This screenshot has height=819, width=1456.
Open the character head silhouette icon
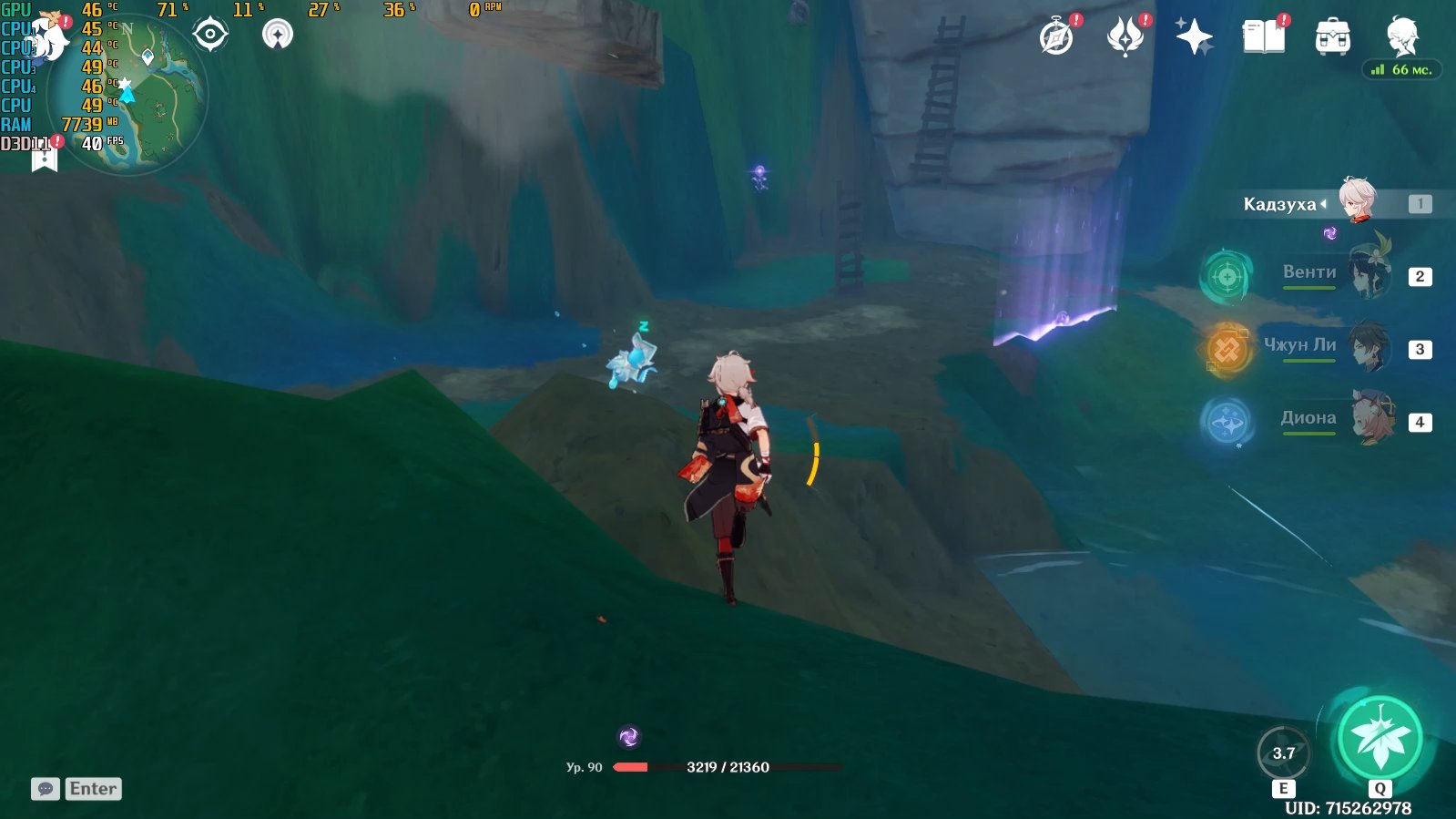[1402, 36]
